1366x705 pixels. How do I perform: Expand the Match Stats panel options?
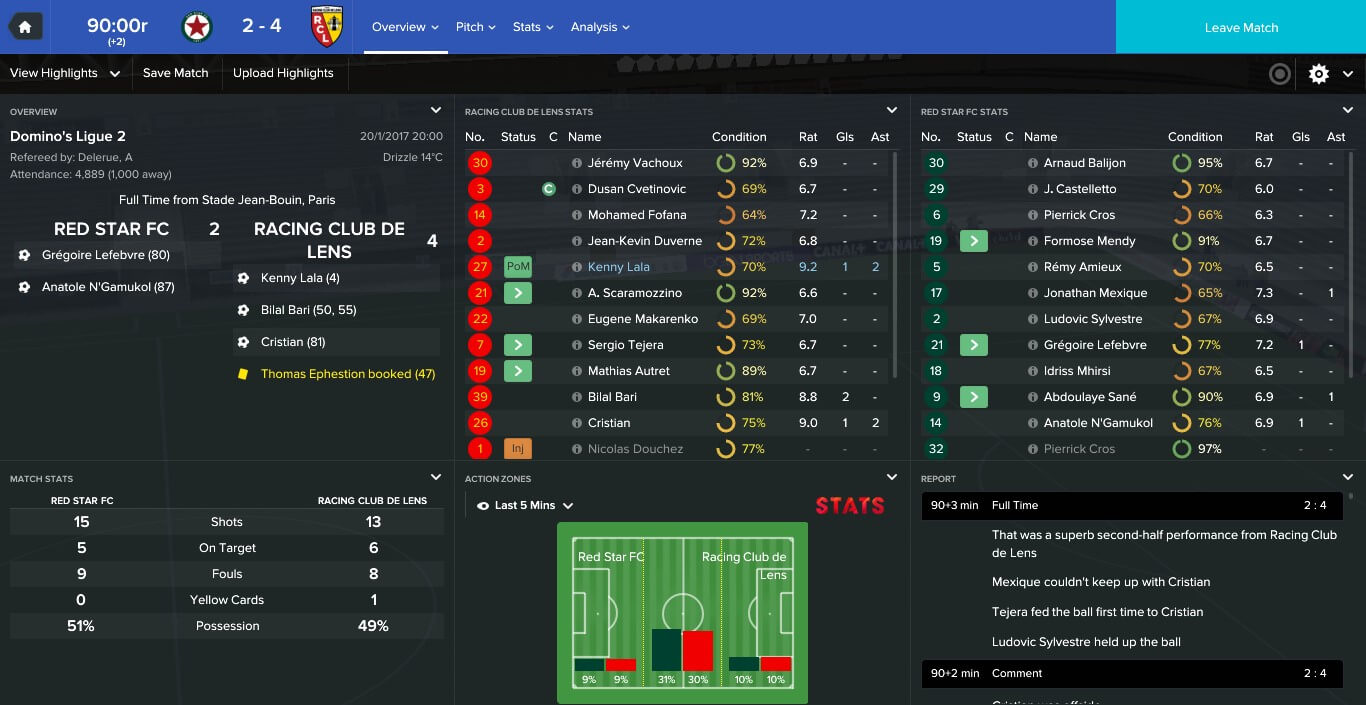[x=436, y=478]
